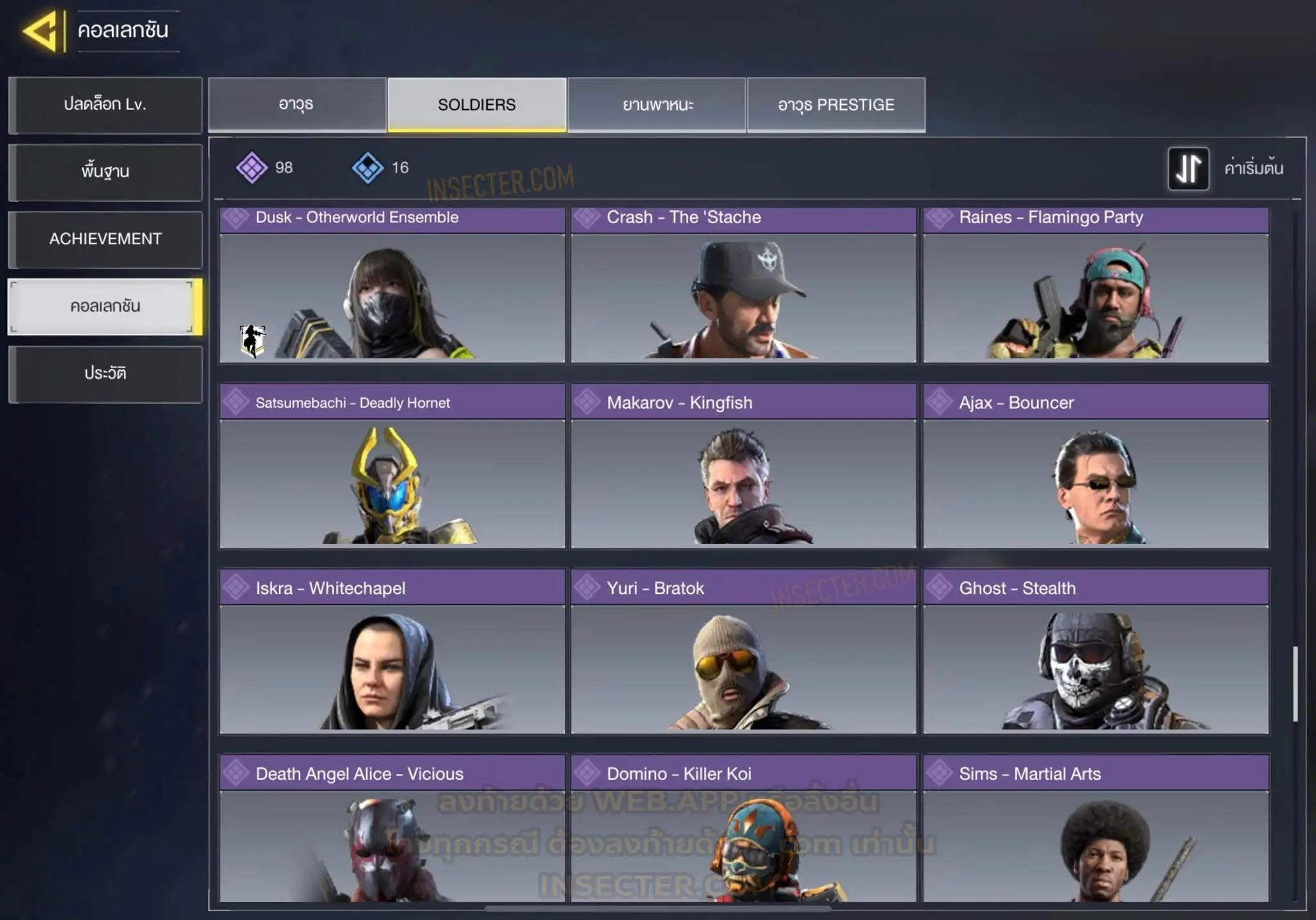Screen dimensions: 1316x920
Task: Open the Makarov - Kingfish card
Action: coord(743,467)
